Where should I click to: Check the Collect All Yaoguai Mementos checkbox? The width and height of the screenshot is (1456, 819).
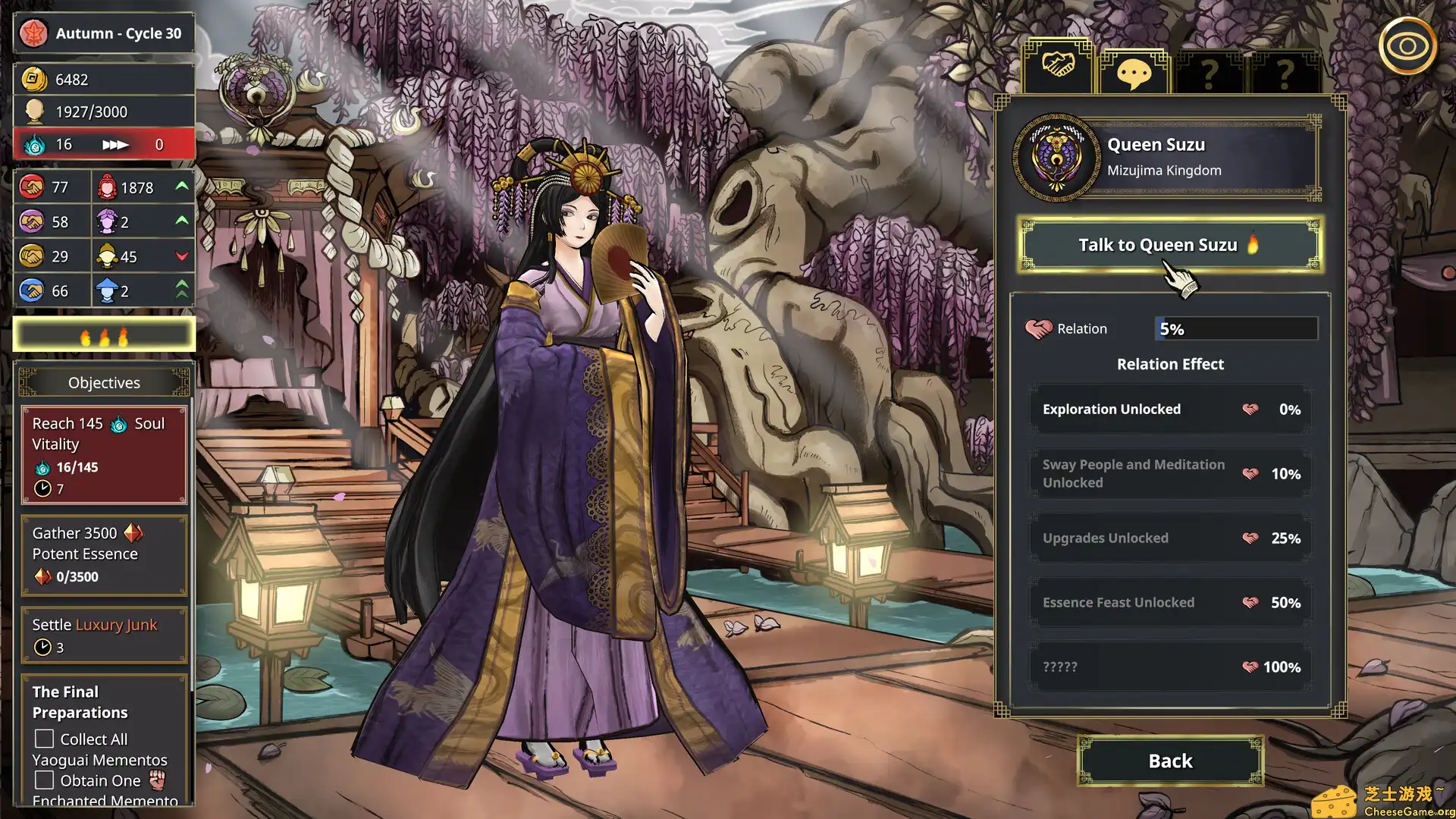(43, 738)
